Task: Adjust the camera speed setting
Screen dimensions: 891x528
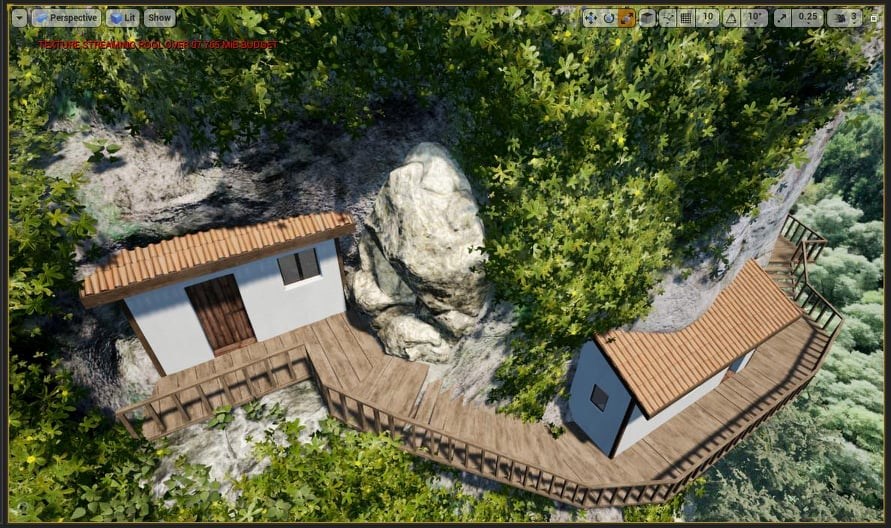Action: [843, 17]
